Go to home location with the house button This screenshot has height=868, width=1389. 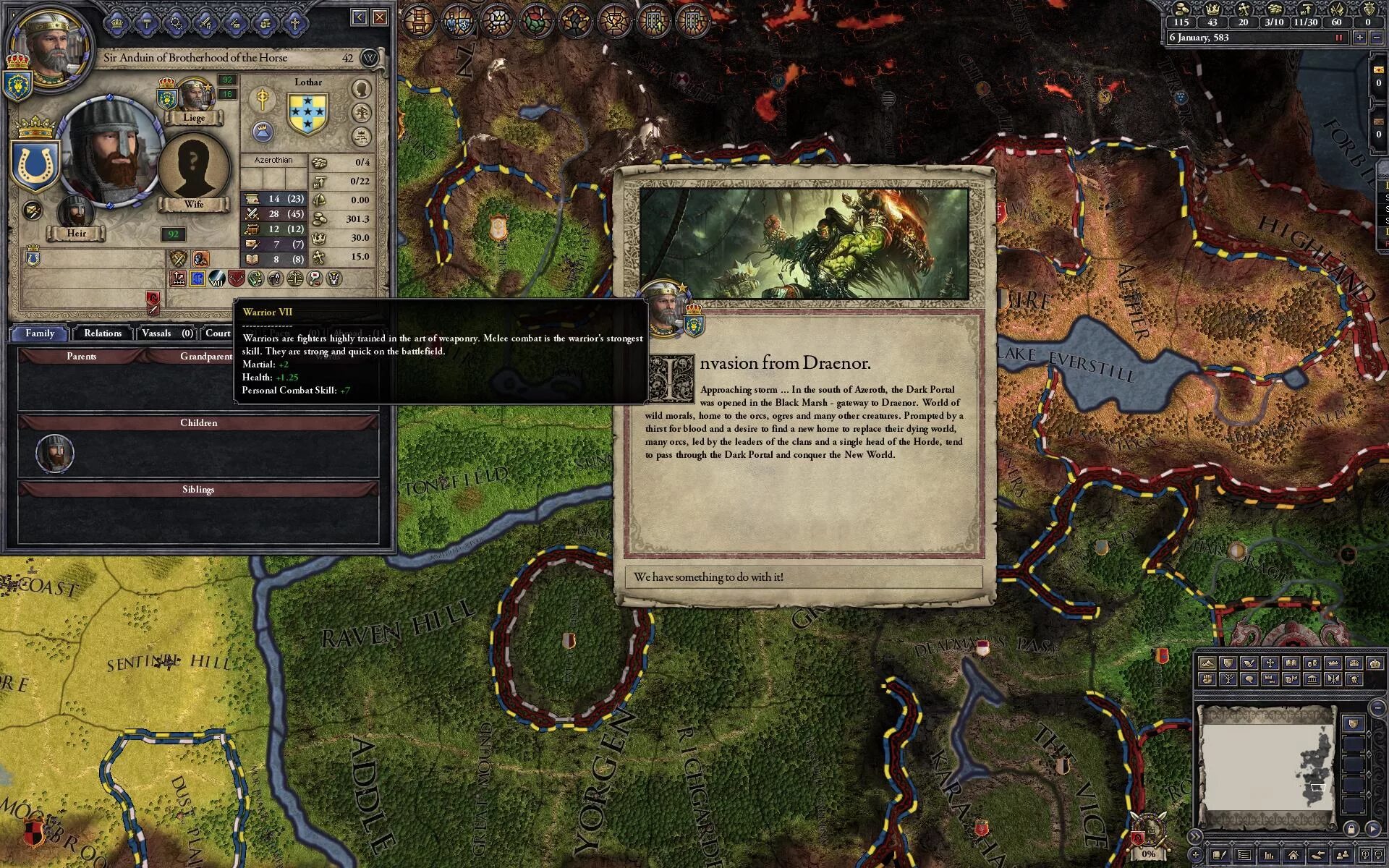[x=1293, y=856]
